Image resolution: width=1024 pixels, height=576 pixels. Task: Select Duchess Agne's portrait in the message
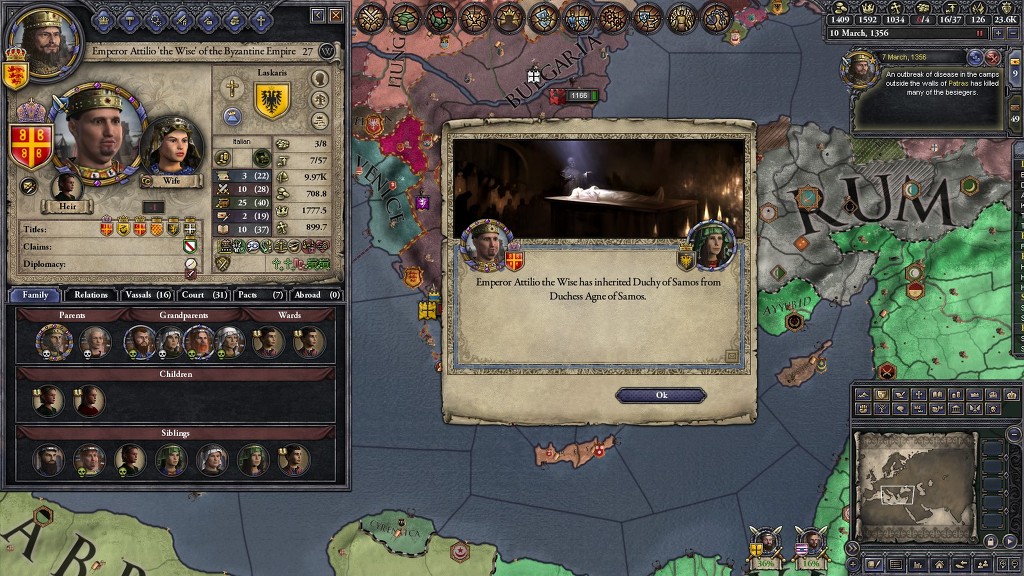(711, 245)
